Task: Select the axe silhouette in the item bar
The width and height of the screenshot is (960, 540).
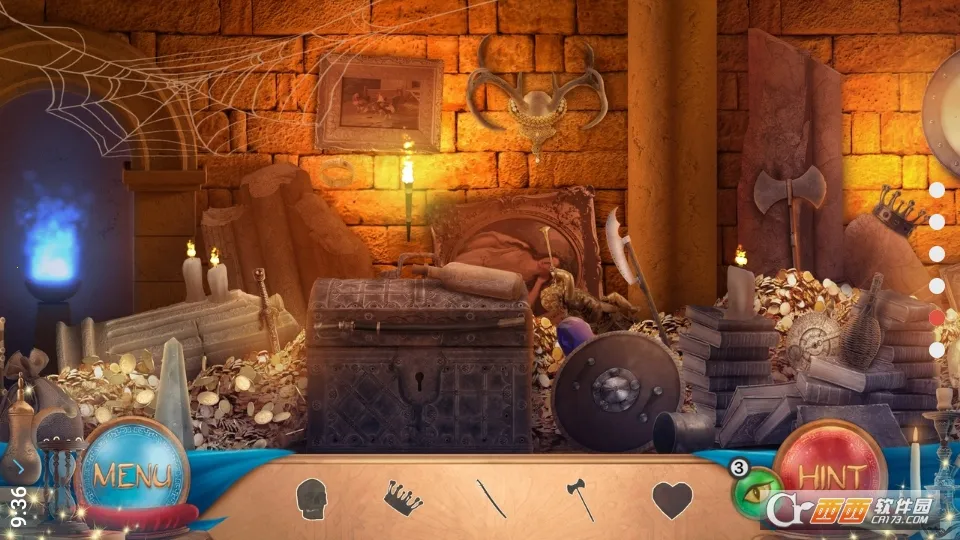Action: pyautogui.click(x=581, y=498)
